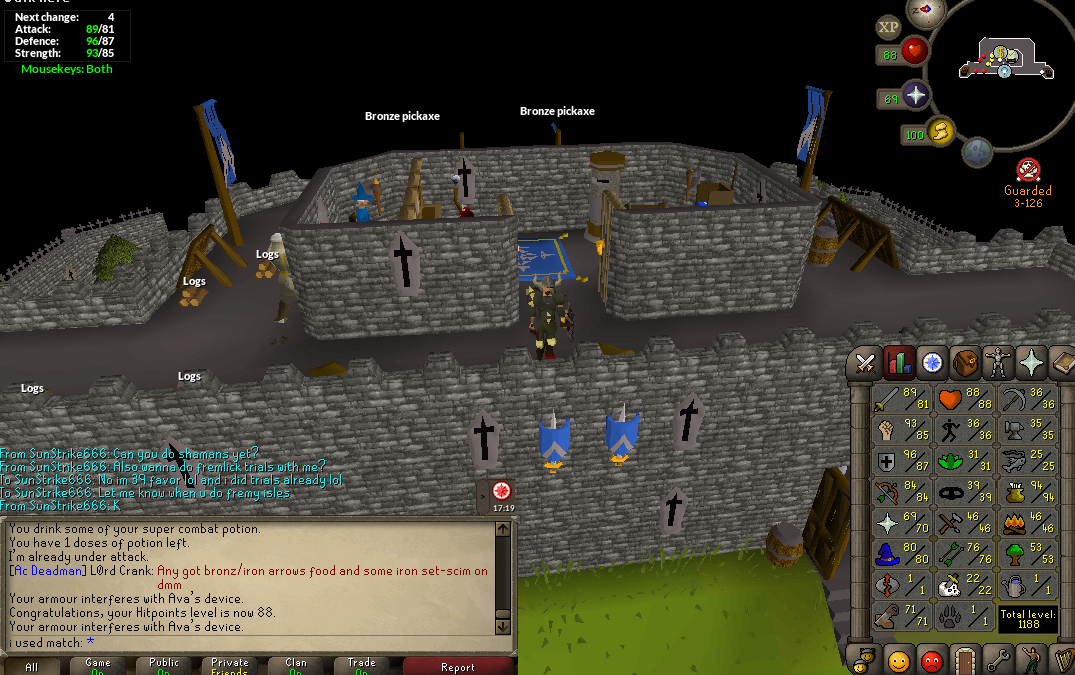Toggle run with the boot energy orb
Image resolution: width=1075 pixels, height=675 pixels.
pos(940,131)
